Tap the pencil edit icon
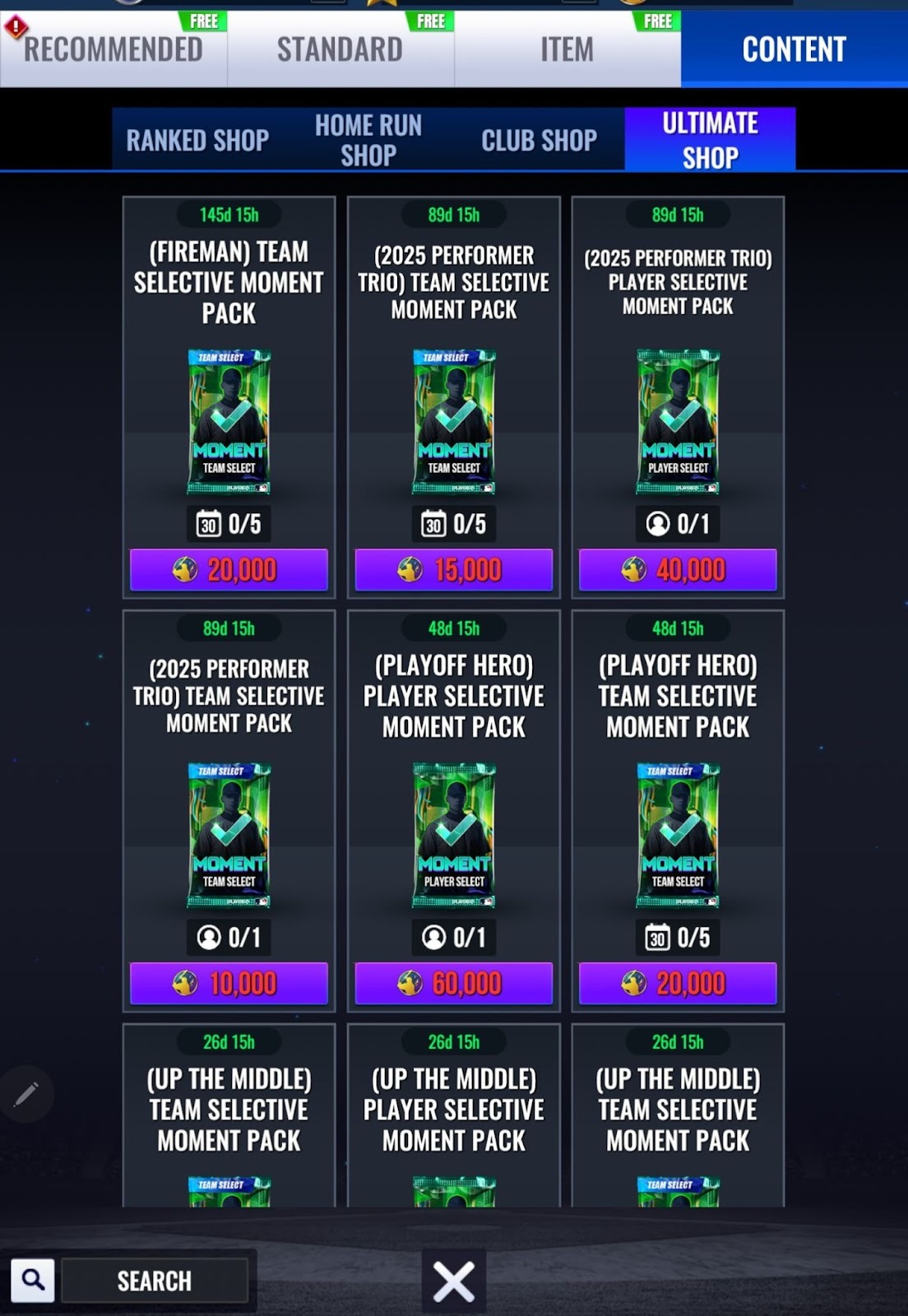 pos(26,1094)
